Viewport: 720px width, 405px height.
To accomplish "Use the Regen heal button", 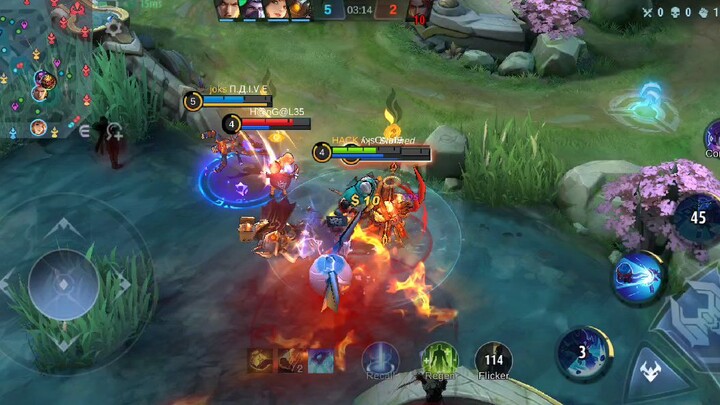I will 439,360.
